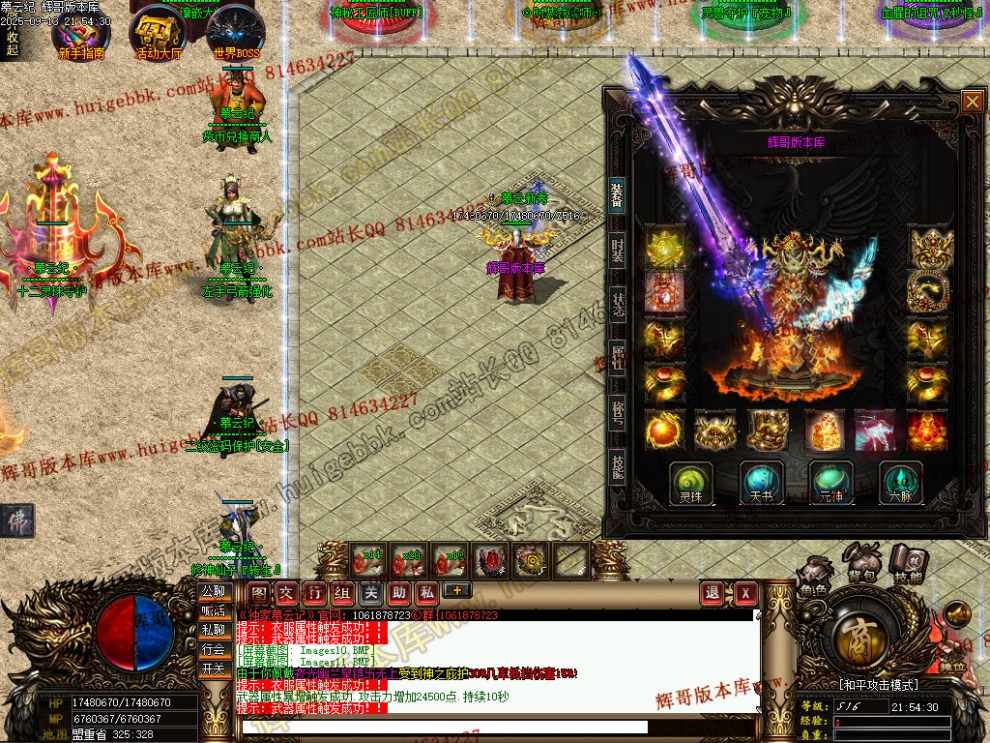
Task: Close the character equipment panel
Action: pyautogui.click(x=972, y=101)
